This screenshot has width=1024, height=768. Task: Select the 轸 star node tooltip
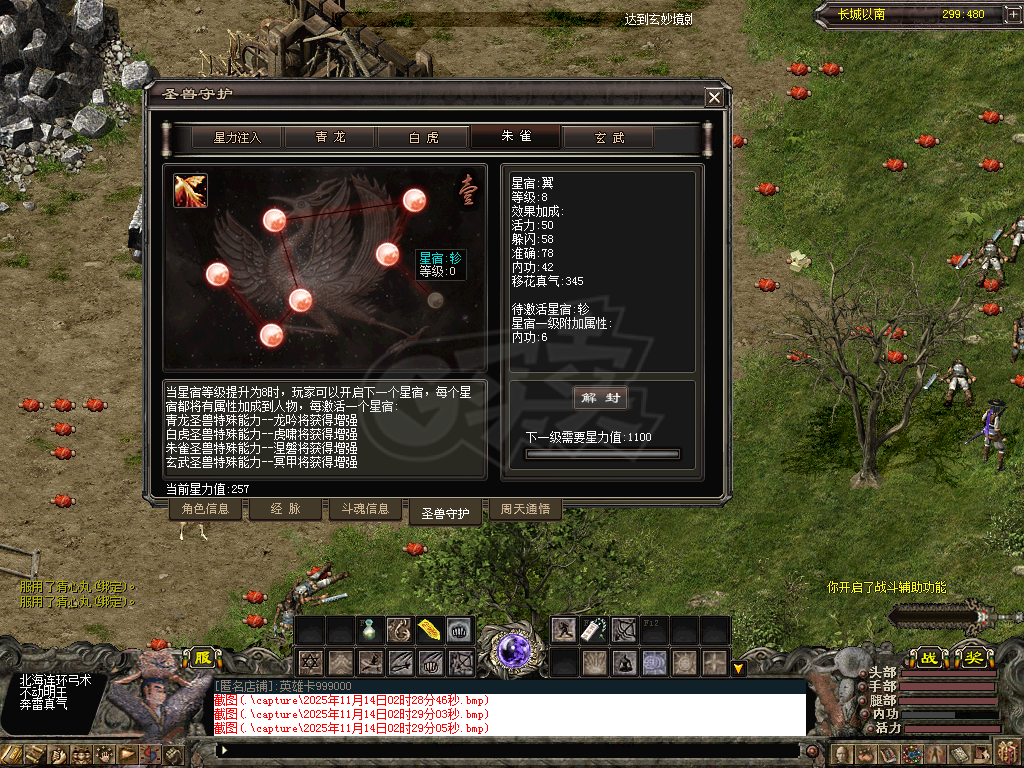coord(440,264)
